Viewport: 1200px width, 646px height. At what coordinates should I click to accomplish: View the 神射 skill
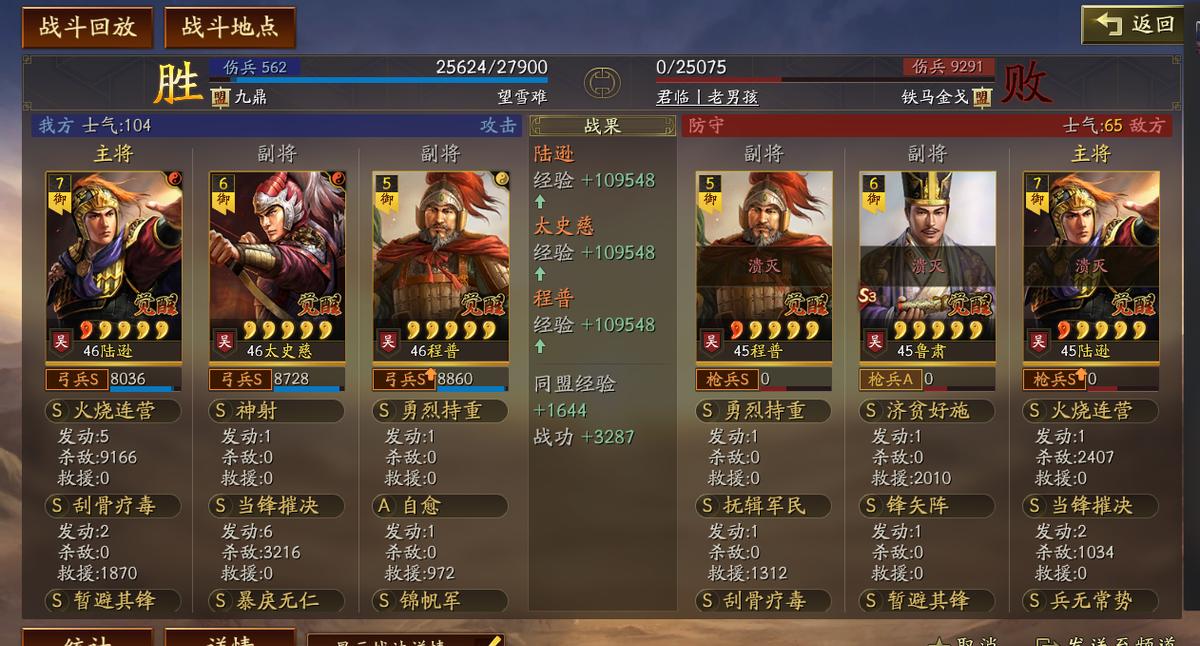click(x=277, y=411)
